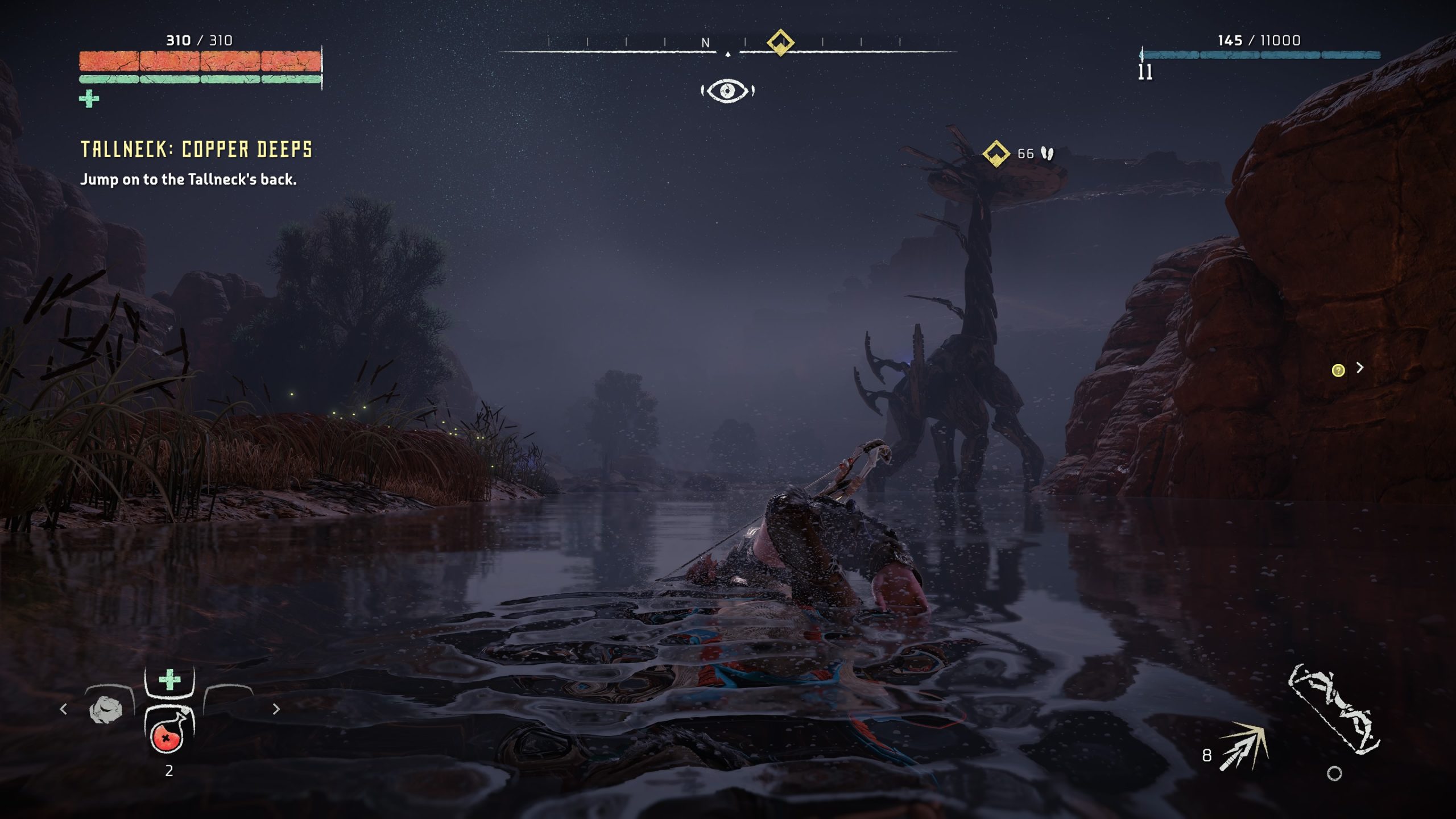Screen dimensions: 1456x819
Task: Select the equipped bow weapon icon
Action: click(1333, 711)
